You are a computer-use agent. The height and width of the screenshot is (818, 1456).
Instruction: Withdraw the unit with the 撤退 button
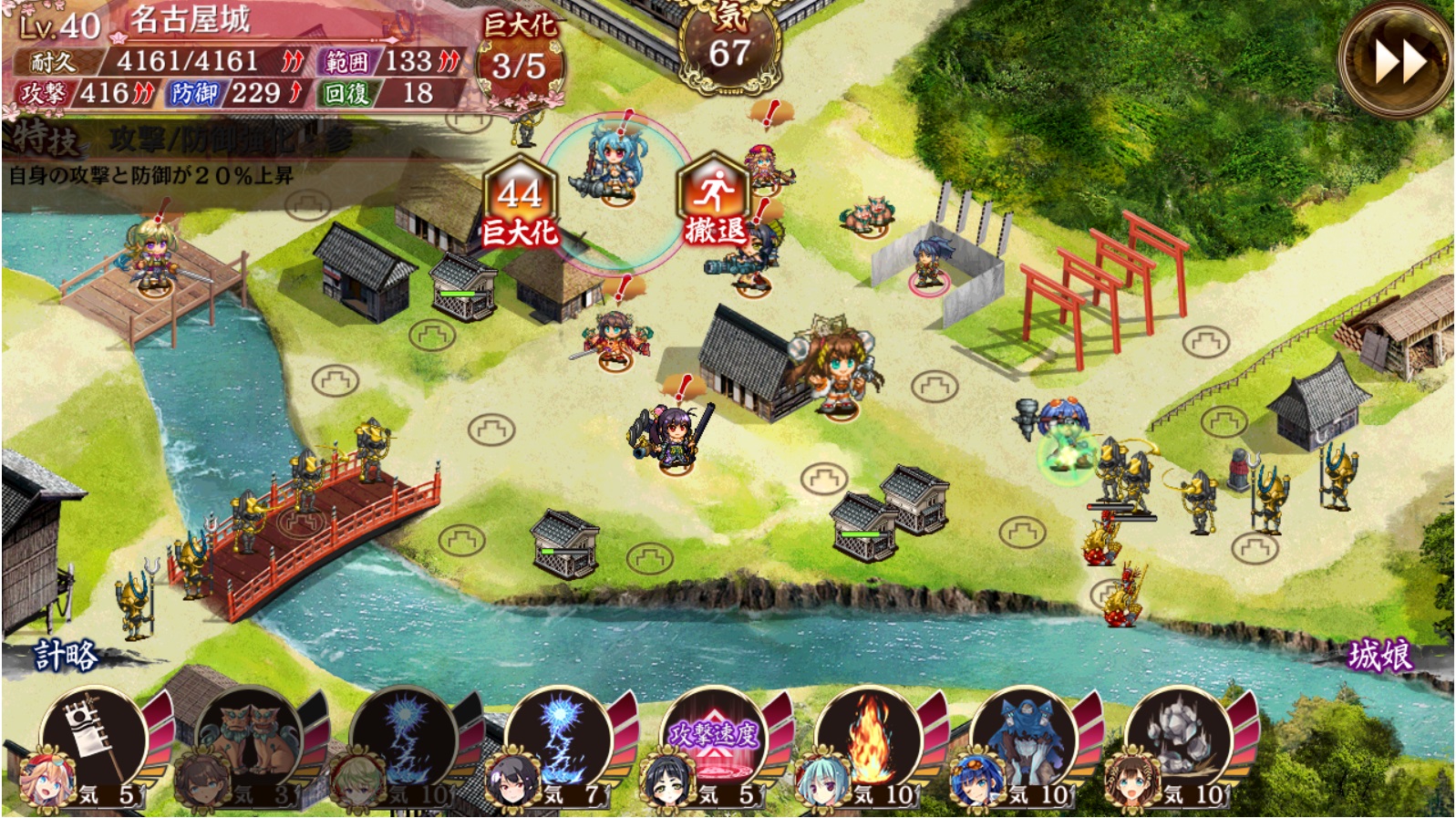click(714, 205)
